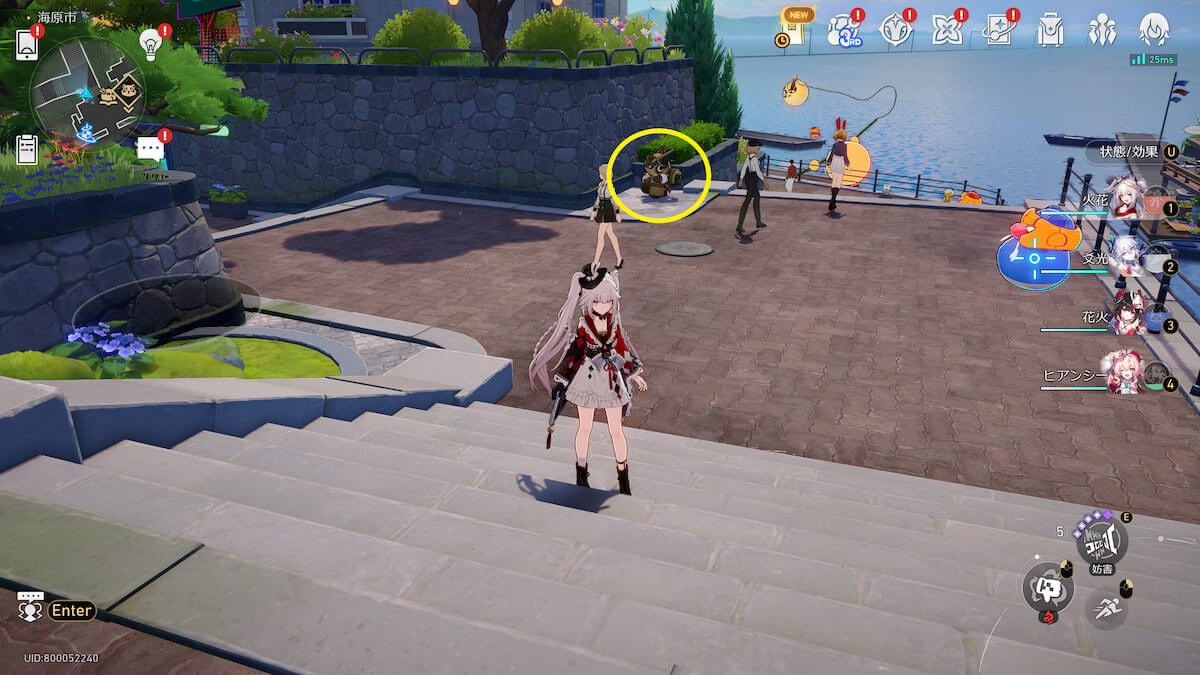Open the star rail pass warp icon
1200x675 pixels.
pos(999,31)
